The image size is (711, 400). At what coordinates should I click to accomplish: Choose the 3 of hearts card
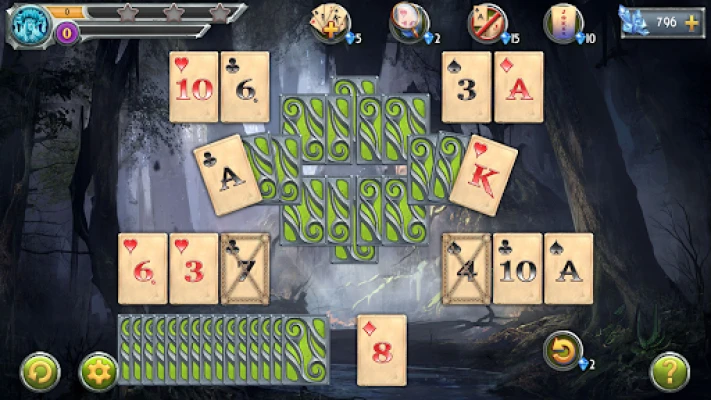[193, 268]
